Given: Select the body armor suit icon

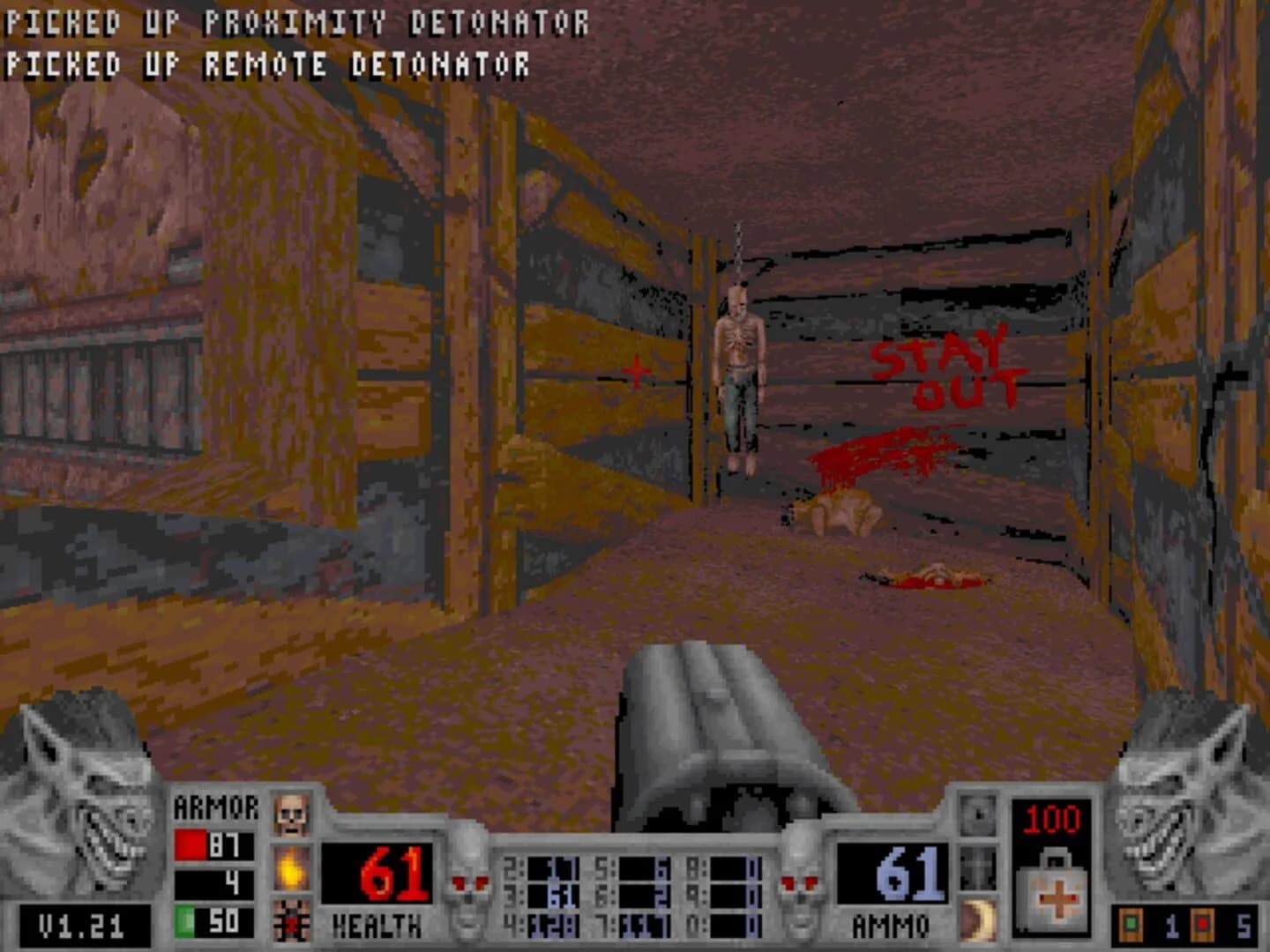Looking at the screenshot, I should [291, 920].
